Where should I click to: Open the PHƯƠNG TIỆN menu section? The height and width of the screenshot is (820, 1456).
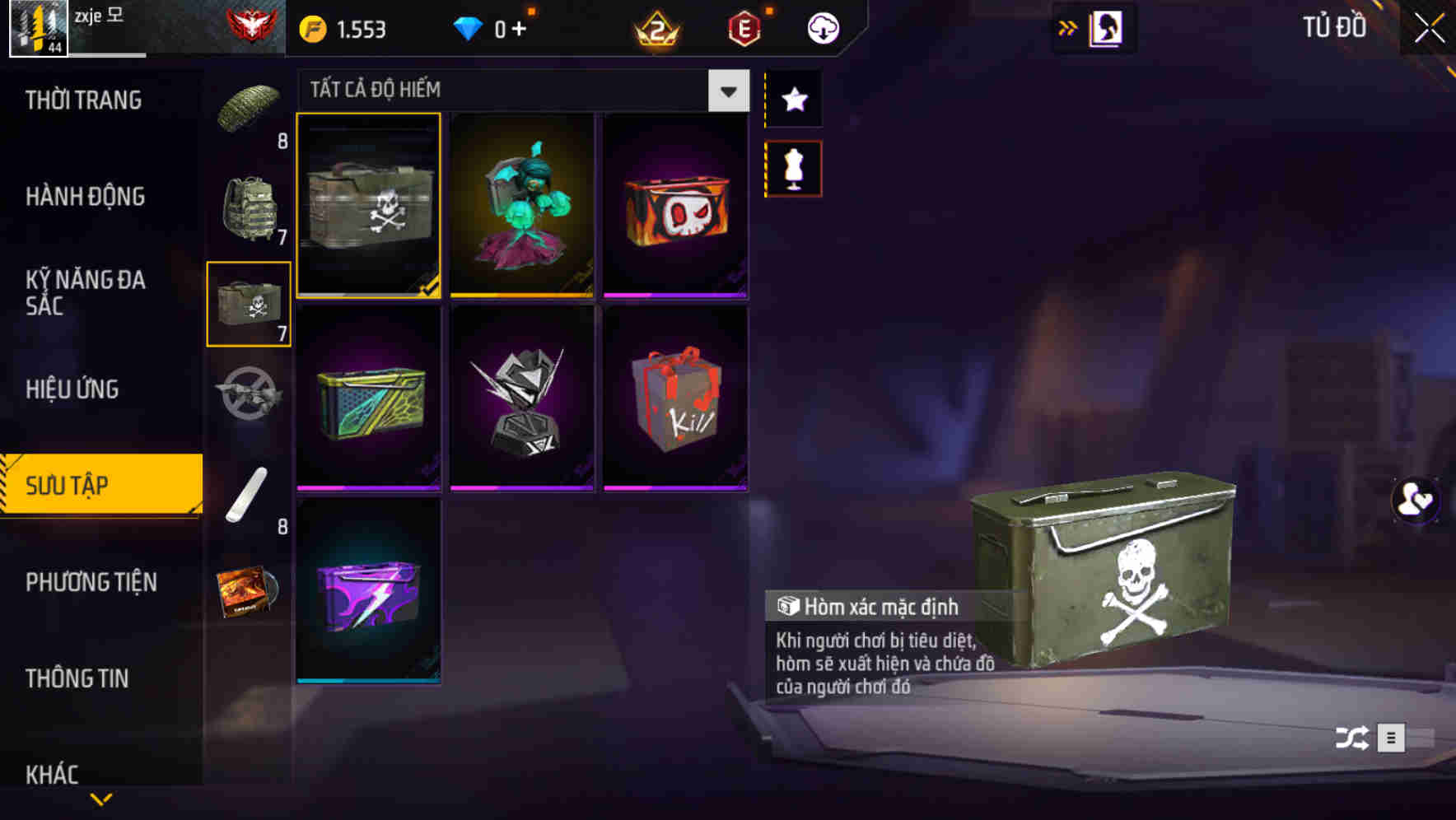91,582
